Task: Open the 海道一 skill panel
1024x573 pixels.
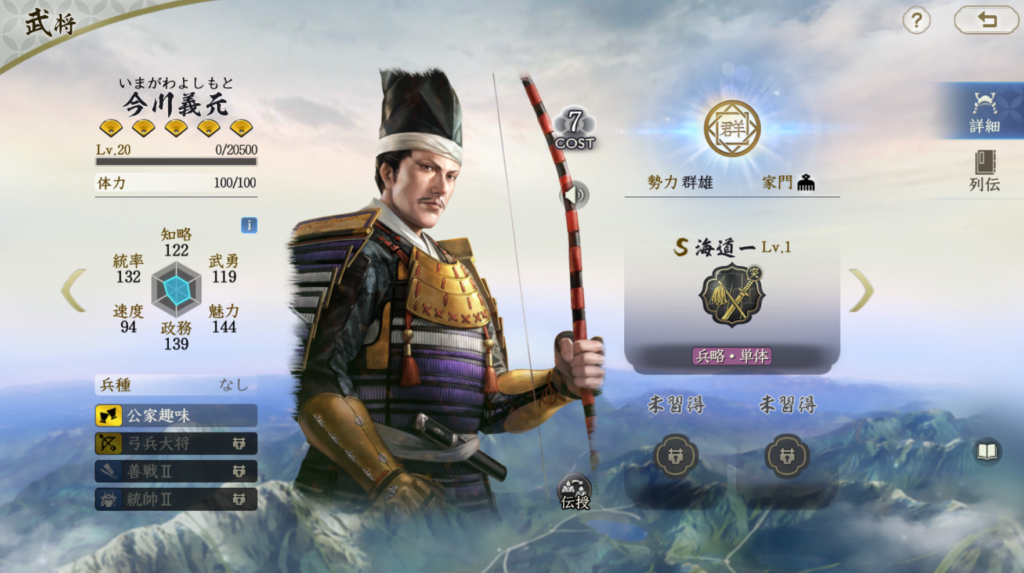Action: coord(732,298)
